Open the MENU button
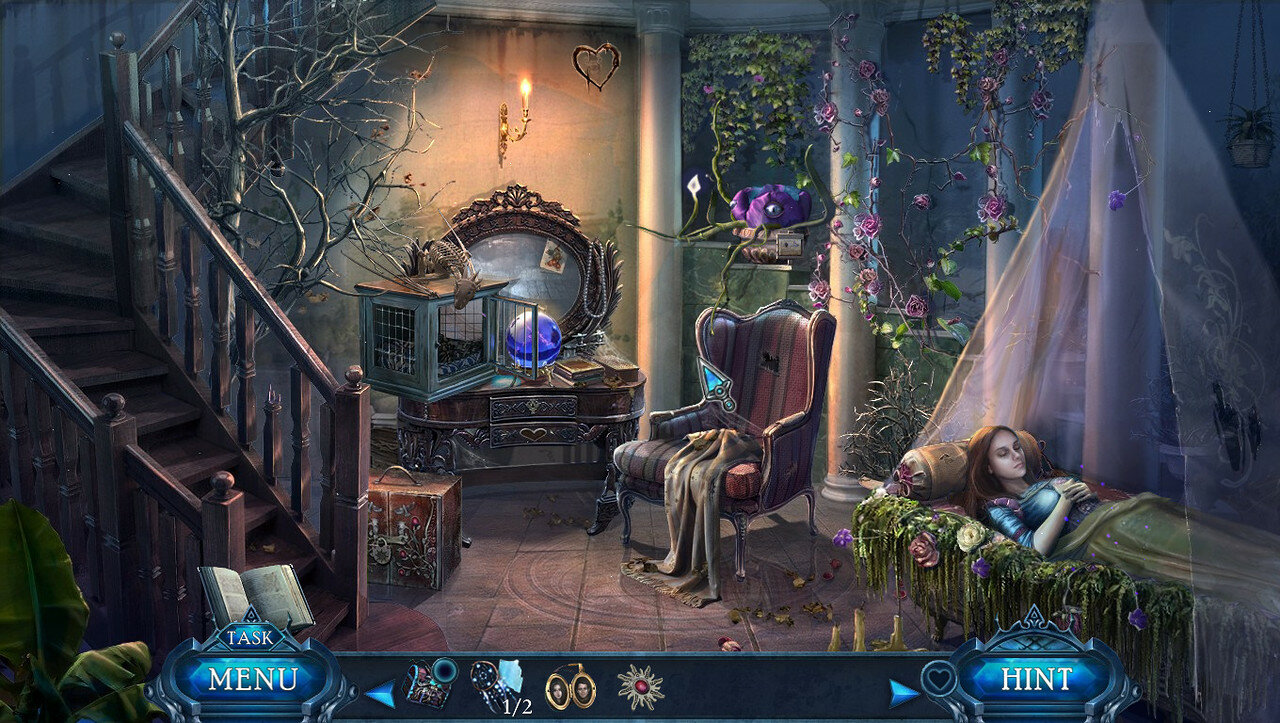 click(253, 680)
